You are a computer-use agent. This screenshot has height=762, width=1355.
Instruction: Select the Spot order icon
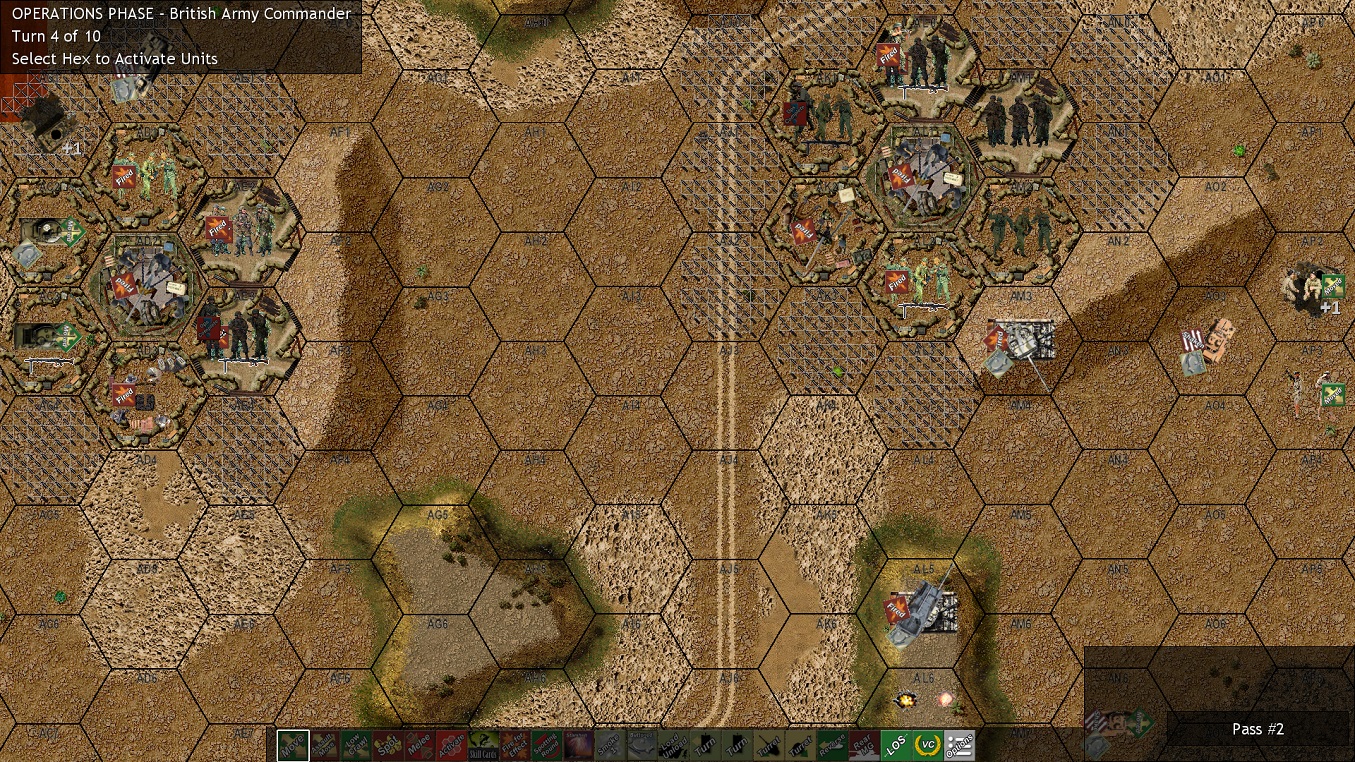point(388,745)
